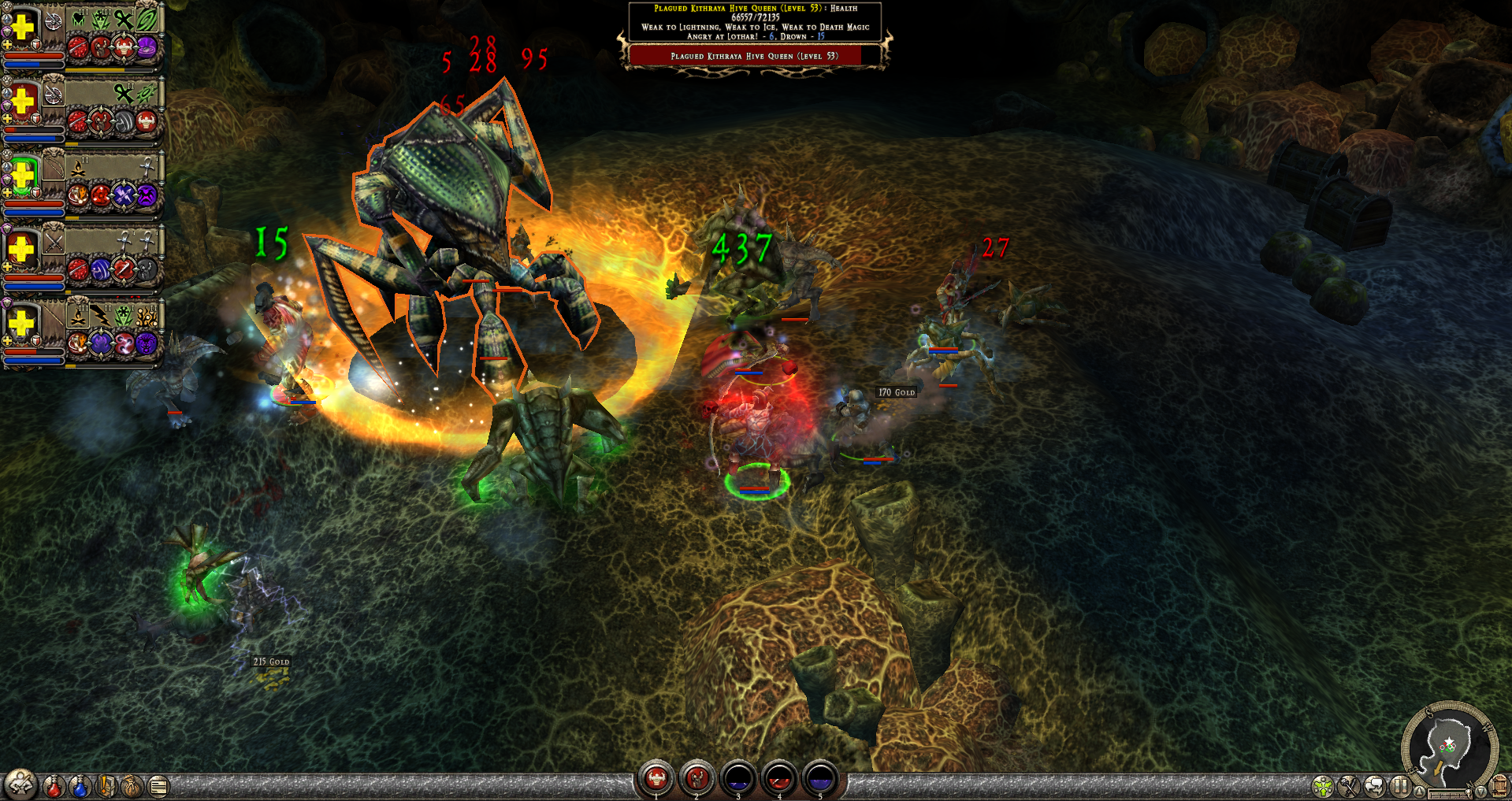Click the gold sack collect-loot icon
This screenshot has width=1512, height=801.
[x=132, y=786]
